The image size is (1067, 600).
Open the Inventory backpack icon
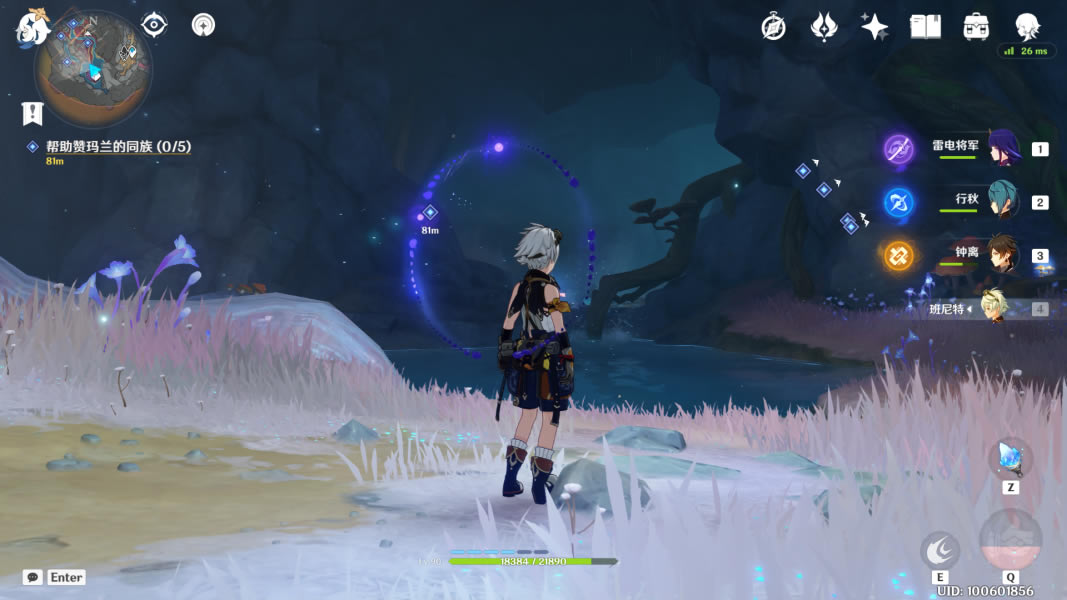coord(976,27)
